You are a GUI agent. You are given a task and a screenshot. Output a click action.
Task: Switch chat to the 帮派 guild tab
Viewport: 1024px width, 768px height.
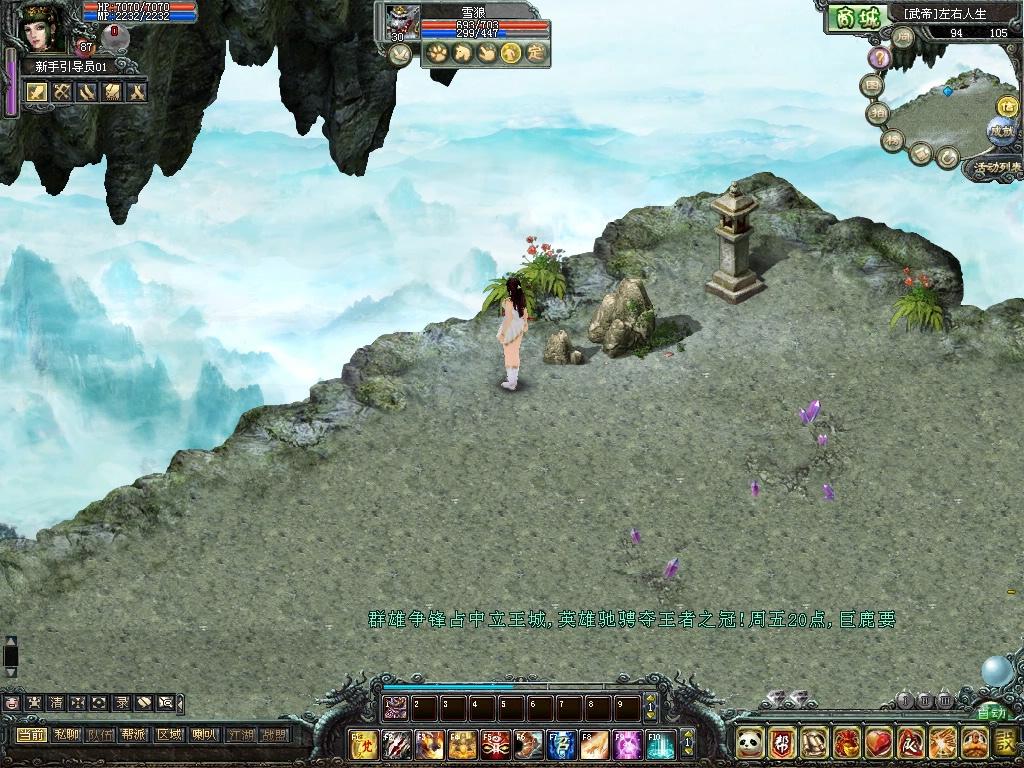[135, 734]
